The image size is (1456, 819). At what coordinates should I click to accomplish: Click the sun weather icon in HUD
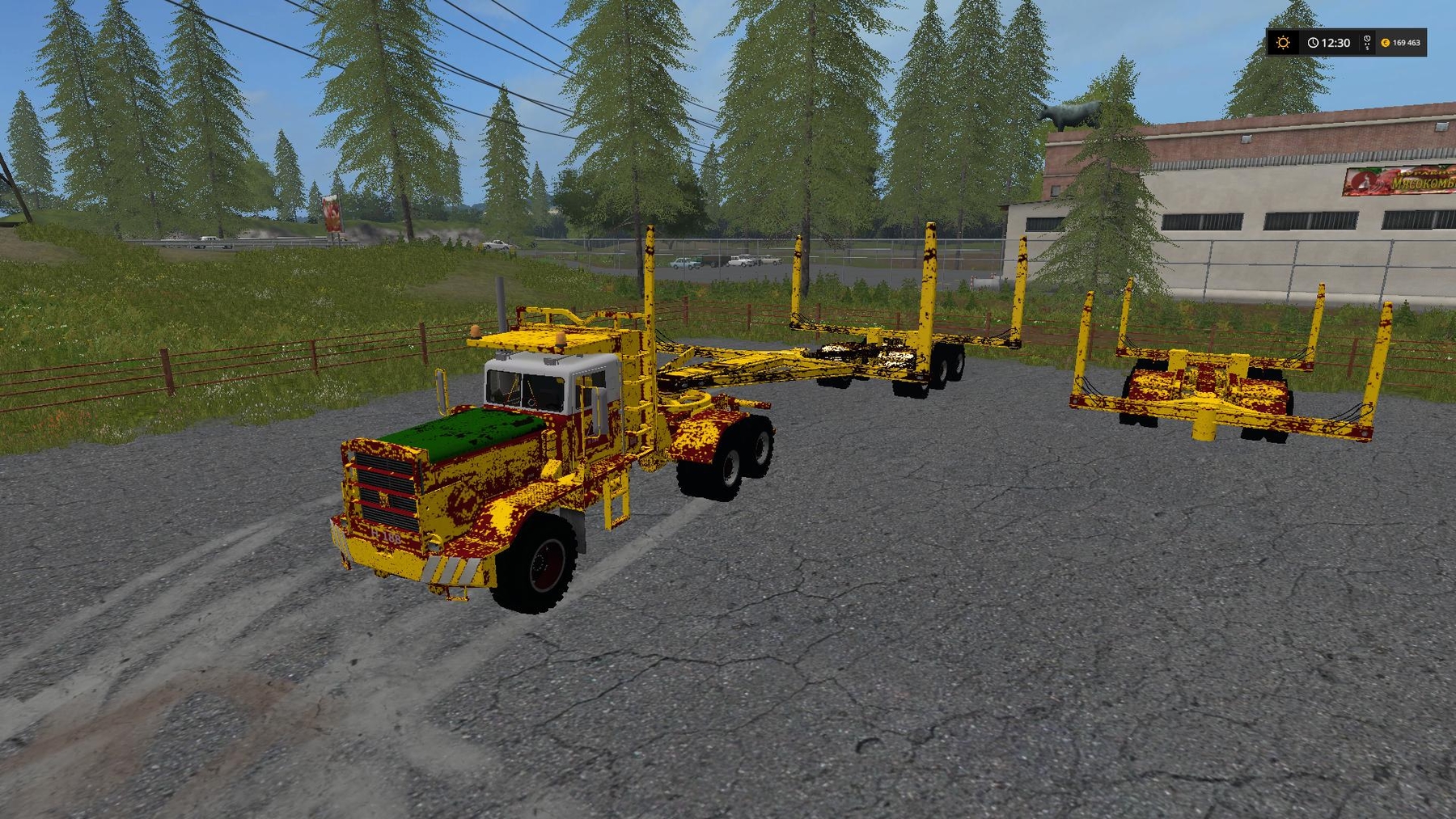click(x=1283, y=43)
